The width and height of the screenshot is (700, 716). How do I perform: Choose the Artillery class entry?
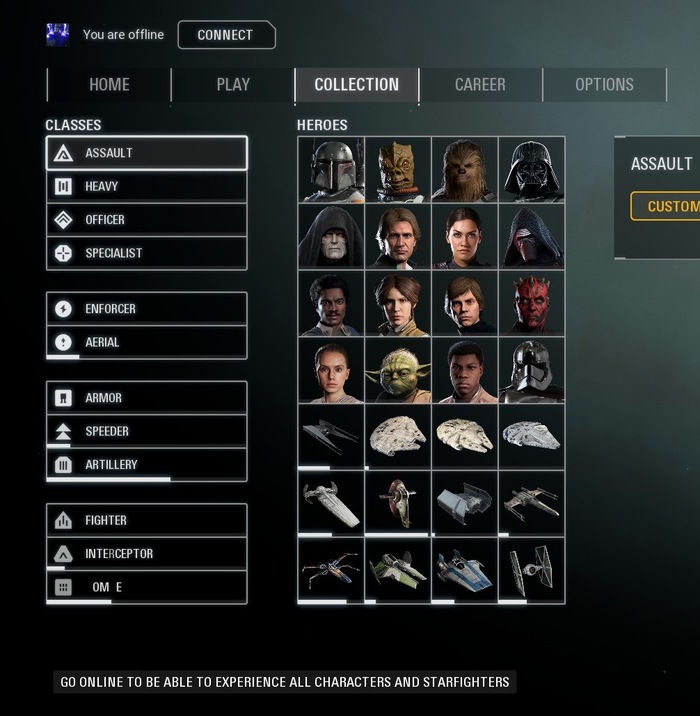click(146, 464)
